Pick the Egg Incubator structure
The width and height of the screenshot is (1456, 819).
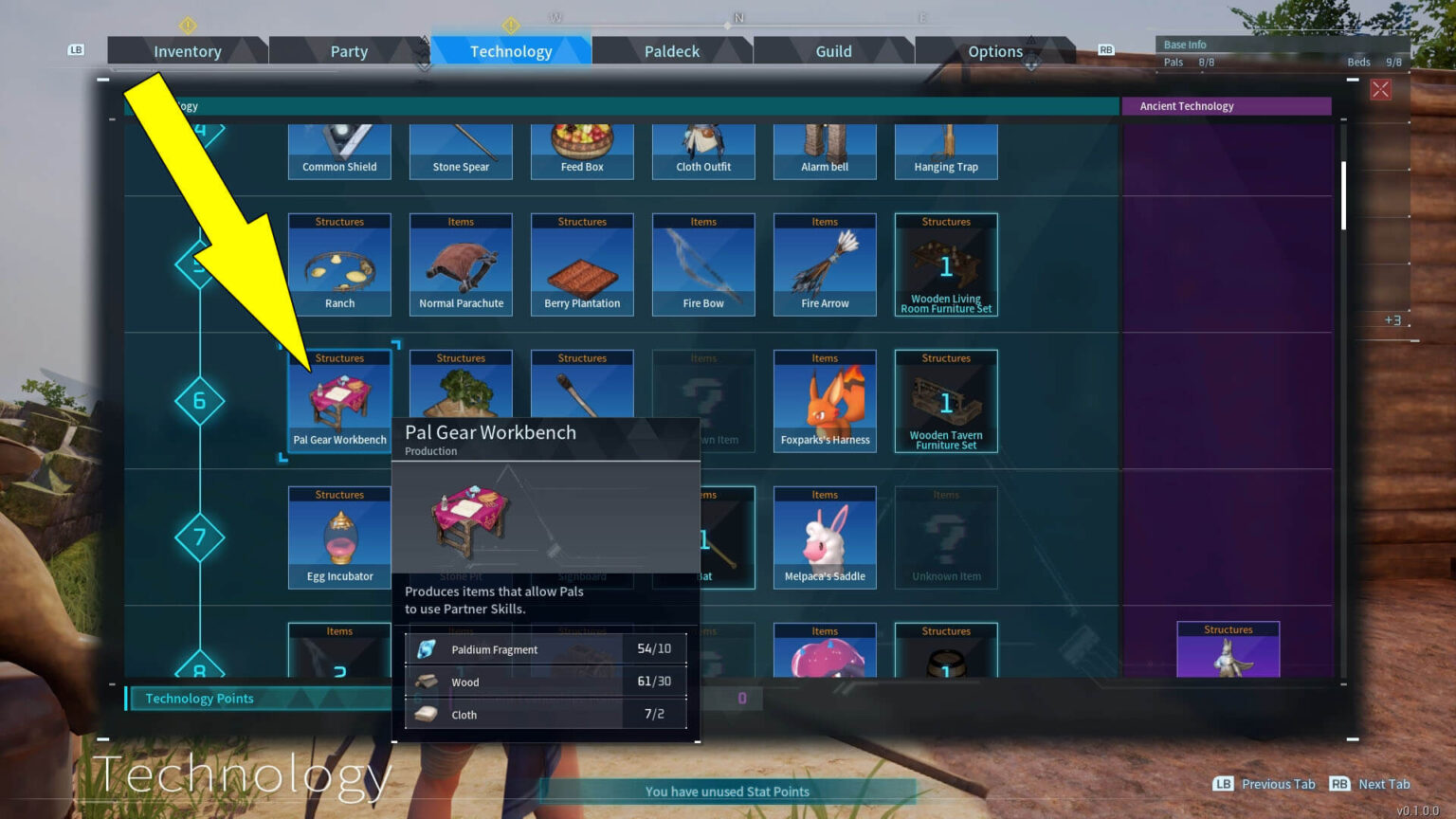(x=338, y=537)
